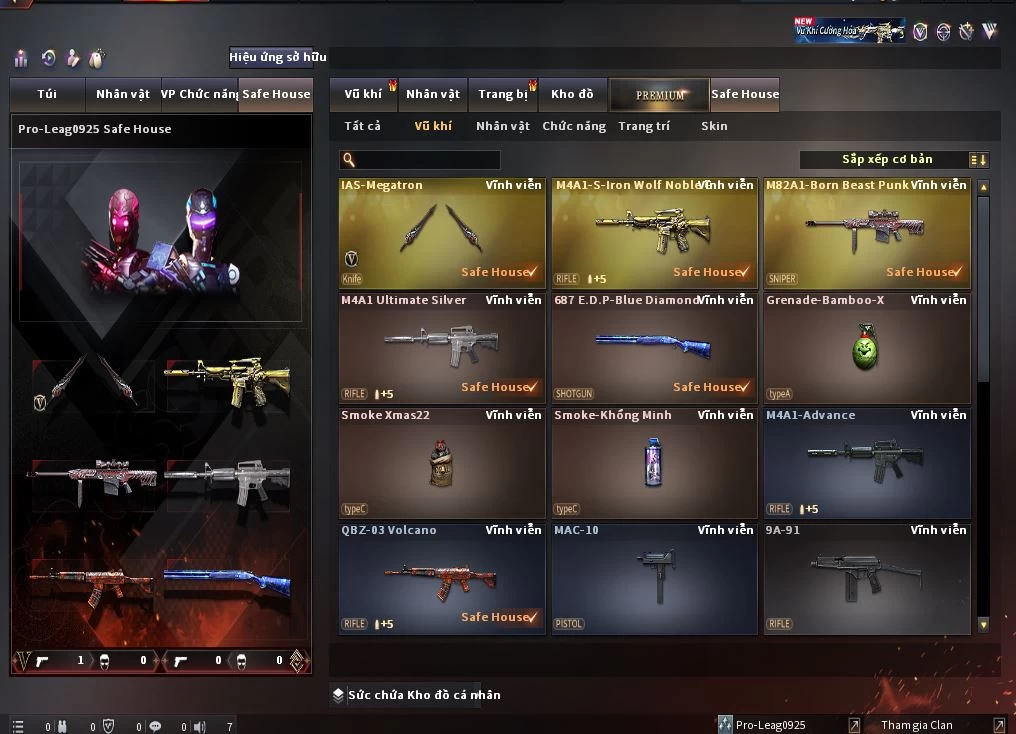Select the Skin filter
The image size is (1016, 734).
[714, 126]
